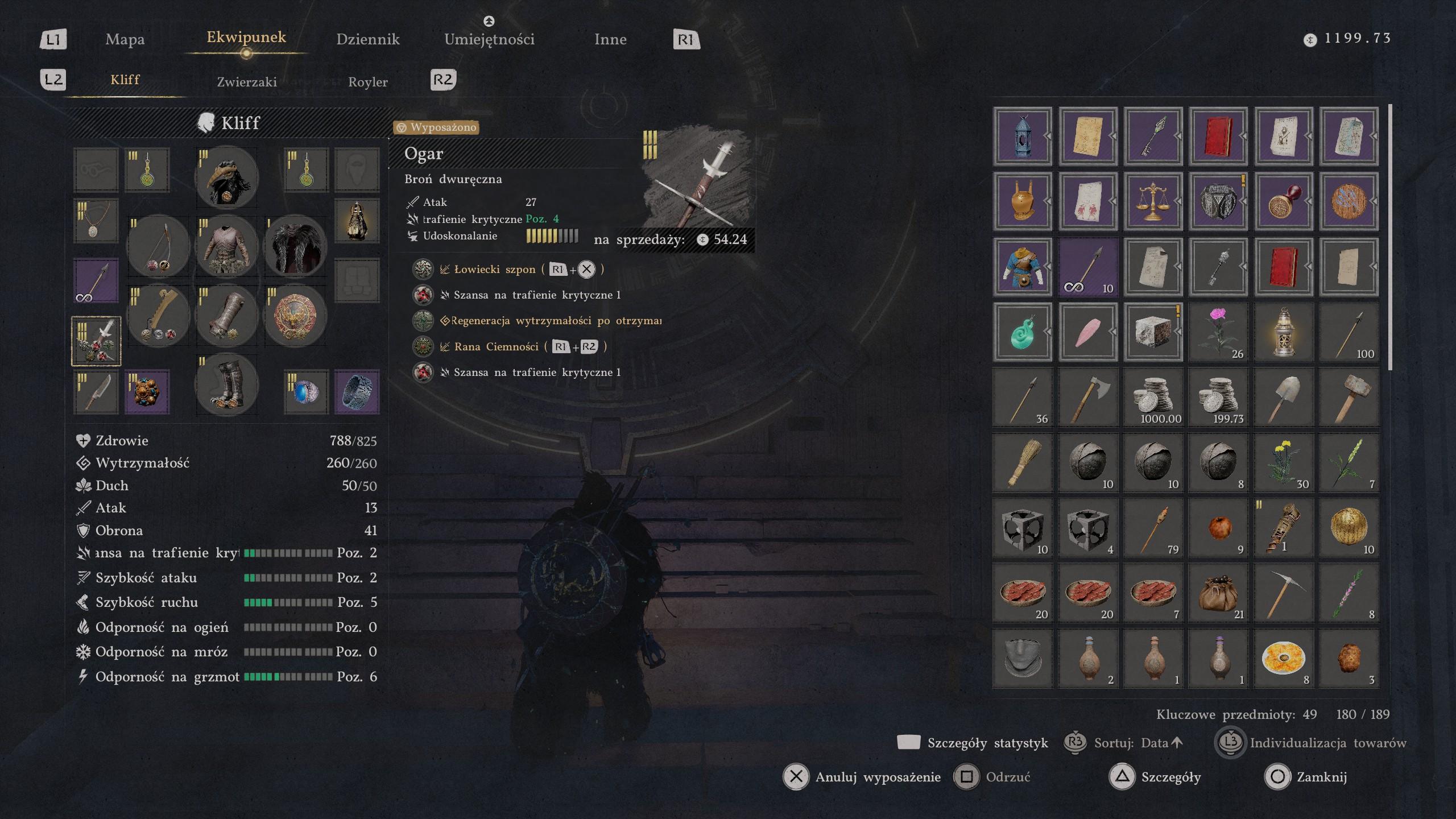Choose the Royler character tab

367,82
